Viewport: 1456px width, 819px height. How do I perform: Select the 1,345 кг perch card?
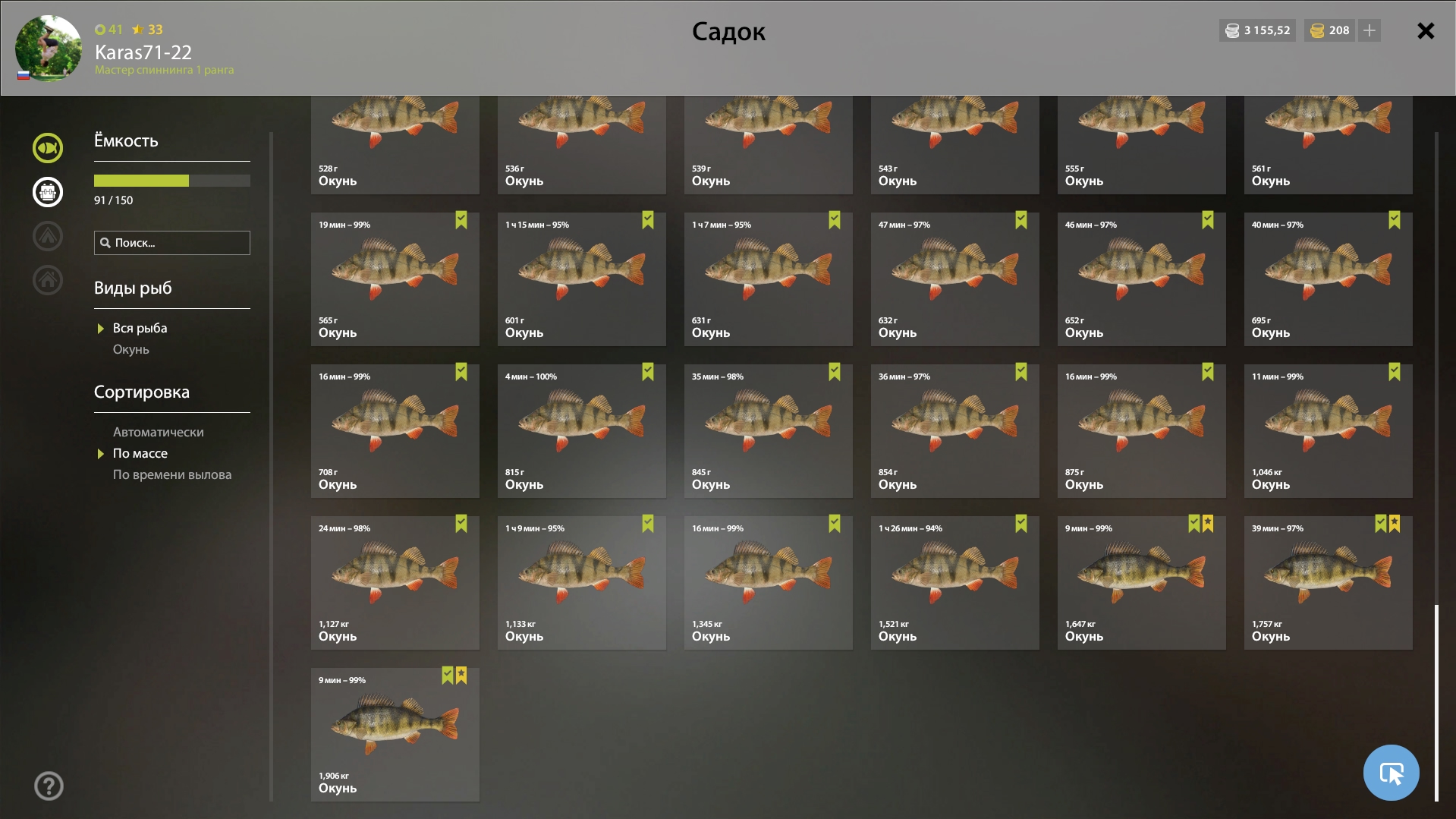pos(768,582)
